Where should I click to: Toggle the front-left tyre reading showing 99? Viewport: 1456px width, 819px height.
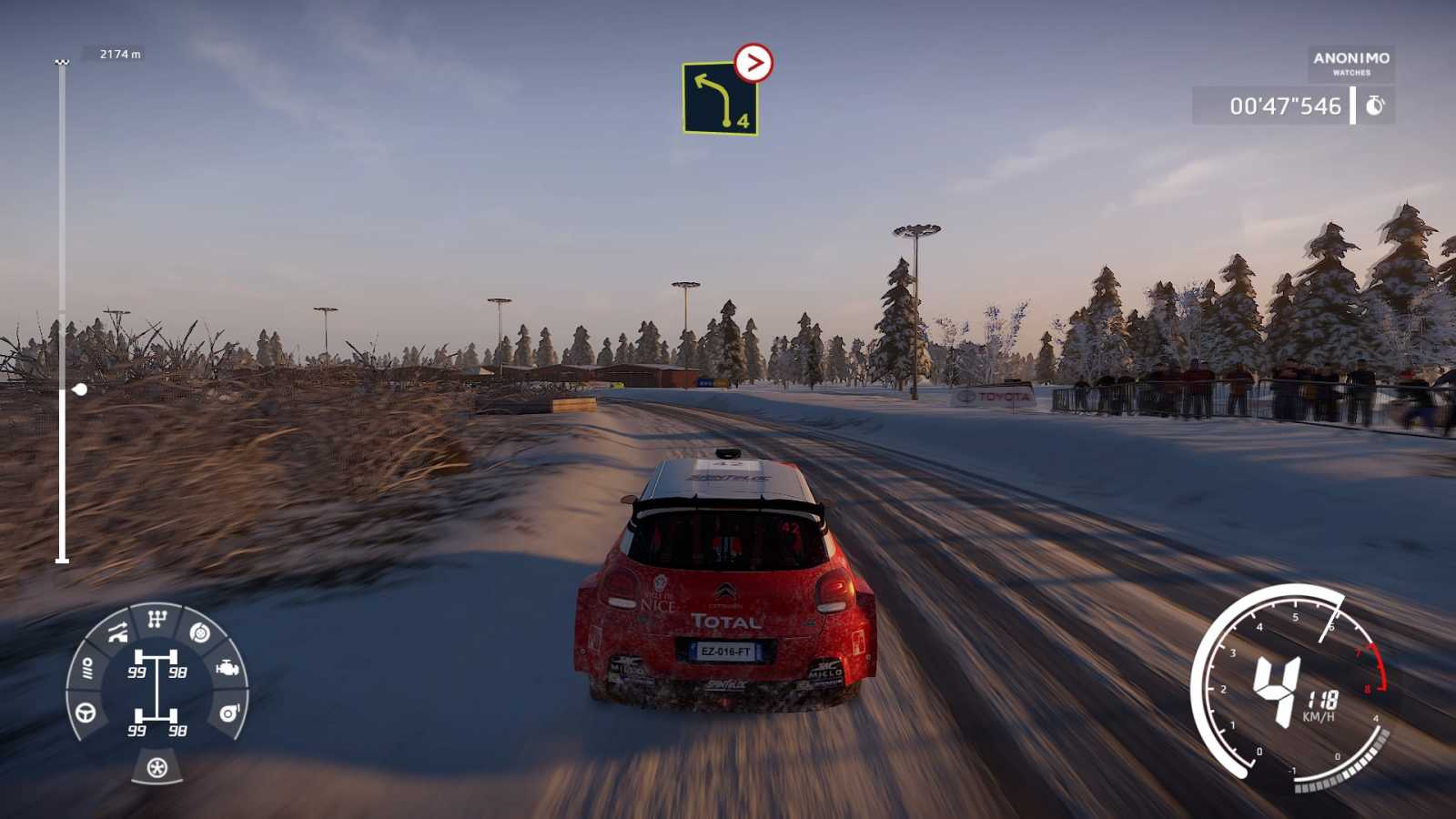(137, 671)
